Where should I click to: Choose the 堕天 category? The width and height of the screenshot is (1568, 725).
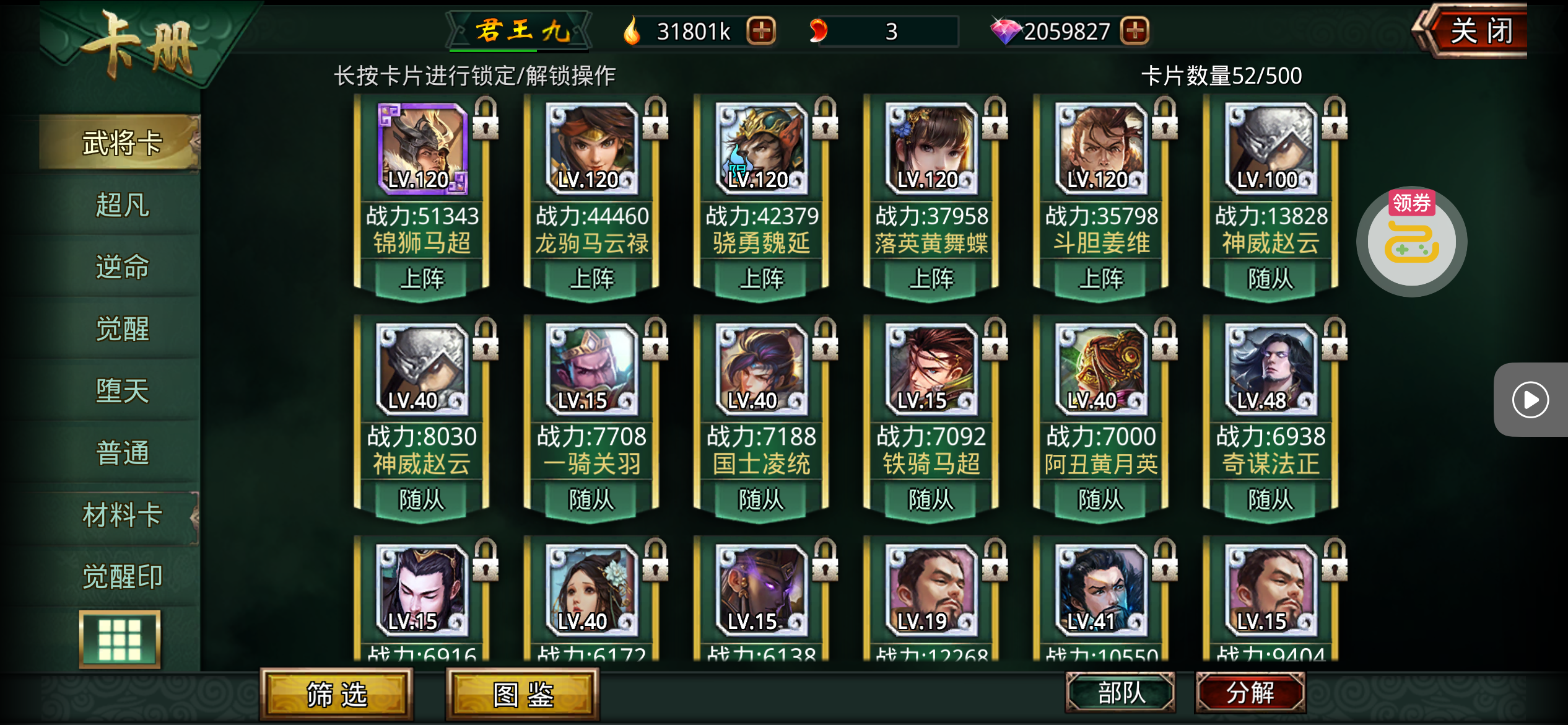pos(121,390)
